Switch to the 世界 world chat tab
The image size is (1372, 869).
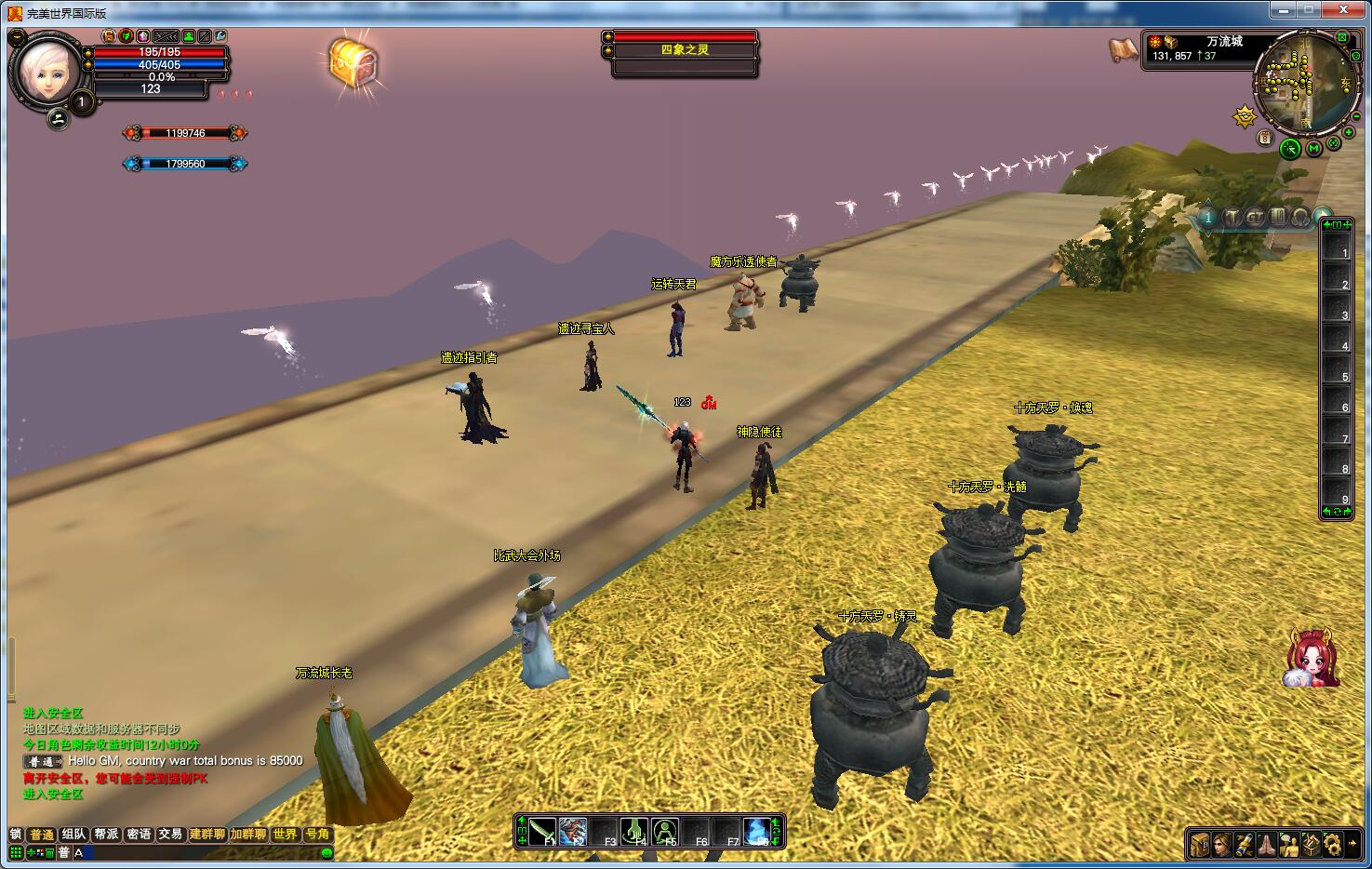click(x=285, y=835)
